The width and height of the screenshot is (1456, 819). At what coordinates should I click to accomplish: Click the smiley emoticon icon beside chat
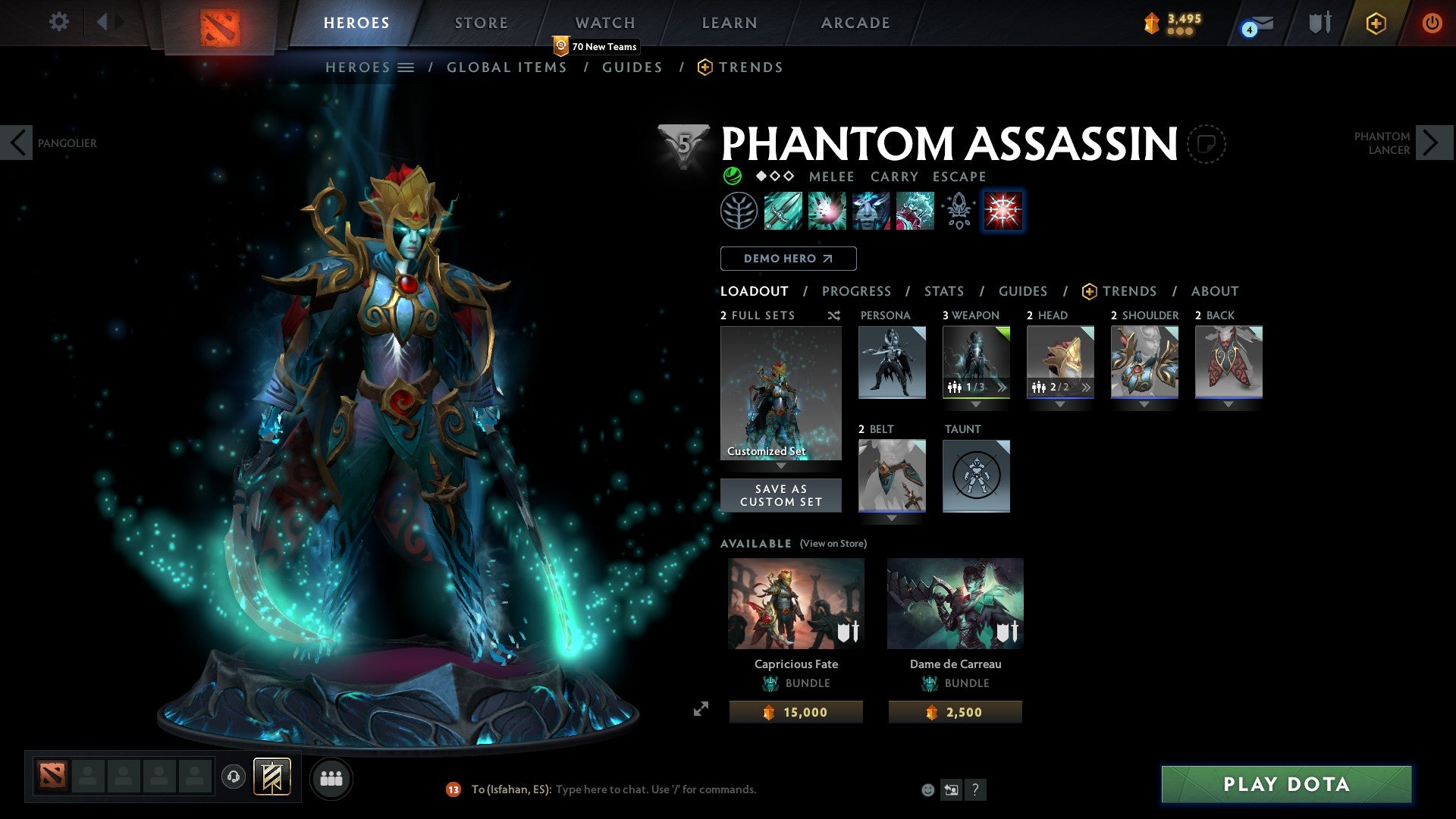click(927, 789)
